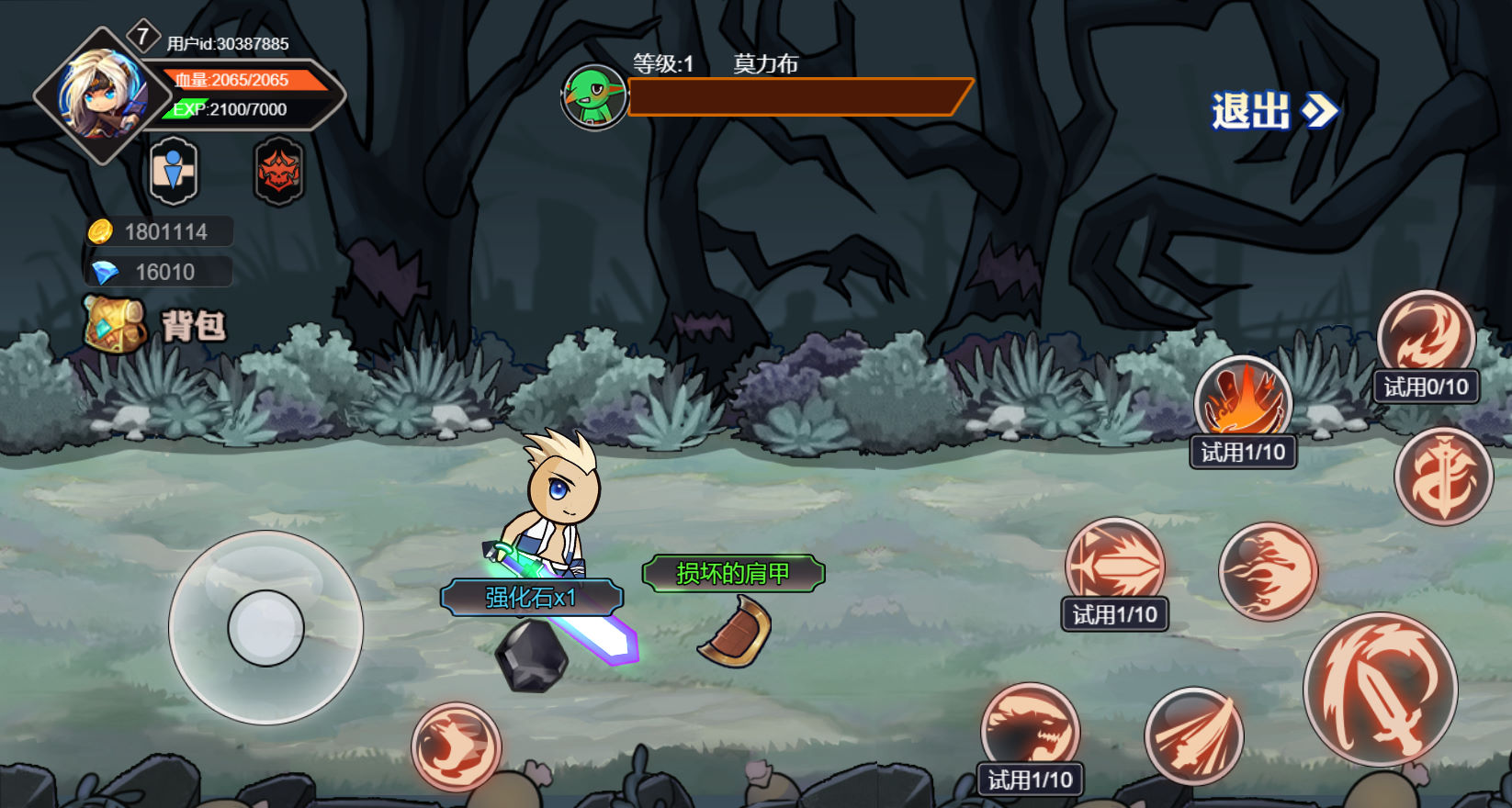Exit the stage with the 退出 button
The height and width of the screenshot is (808, 1512).
(x=1274, y=111)
